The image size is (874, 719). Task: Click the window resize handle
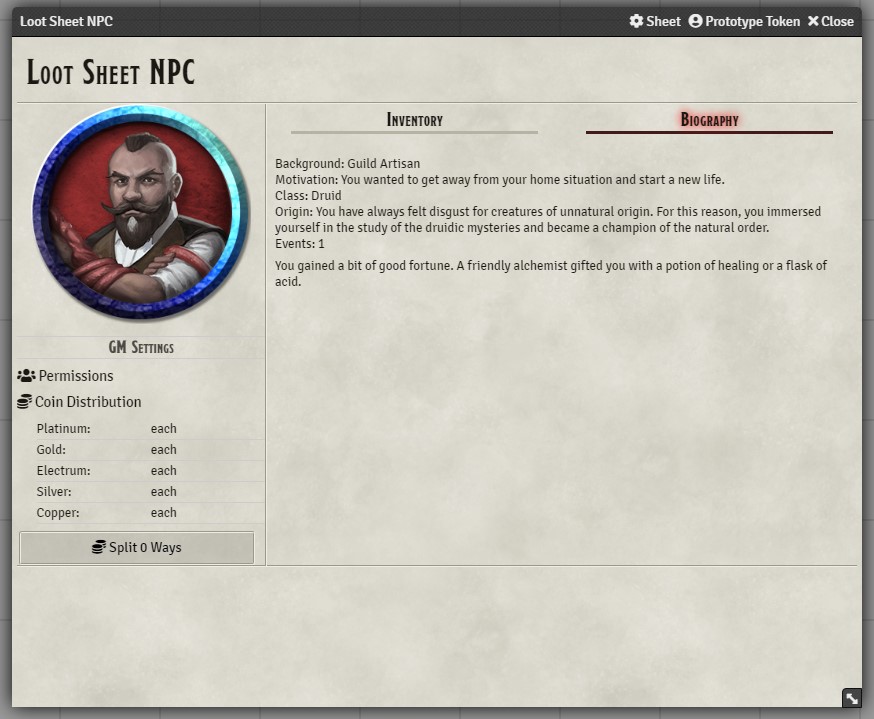tap(851, 698)
